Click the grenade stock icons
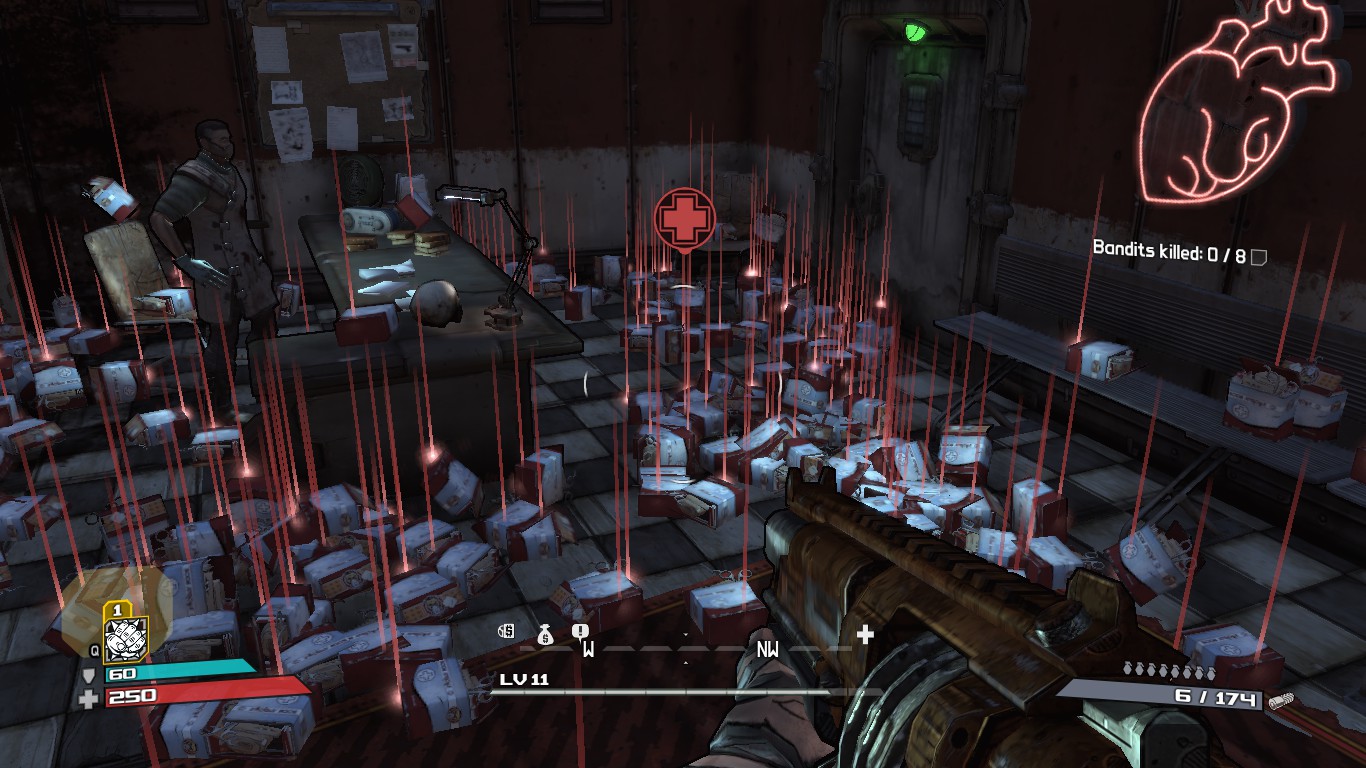This screenshot has height=768, width=1366. 1168,670
